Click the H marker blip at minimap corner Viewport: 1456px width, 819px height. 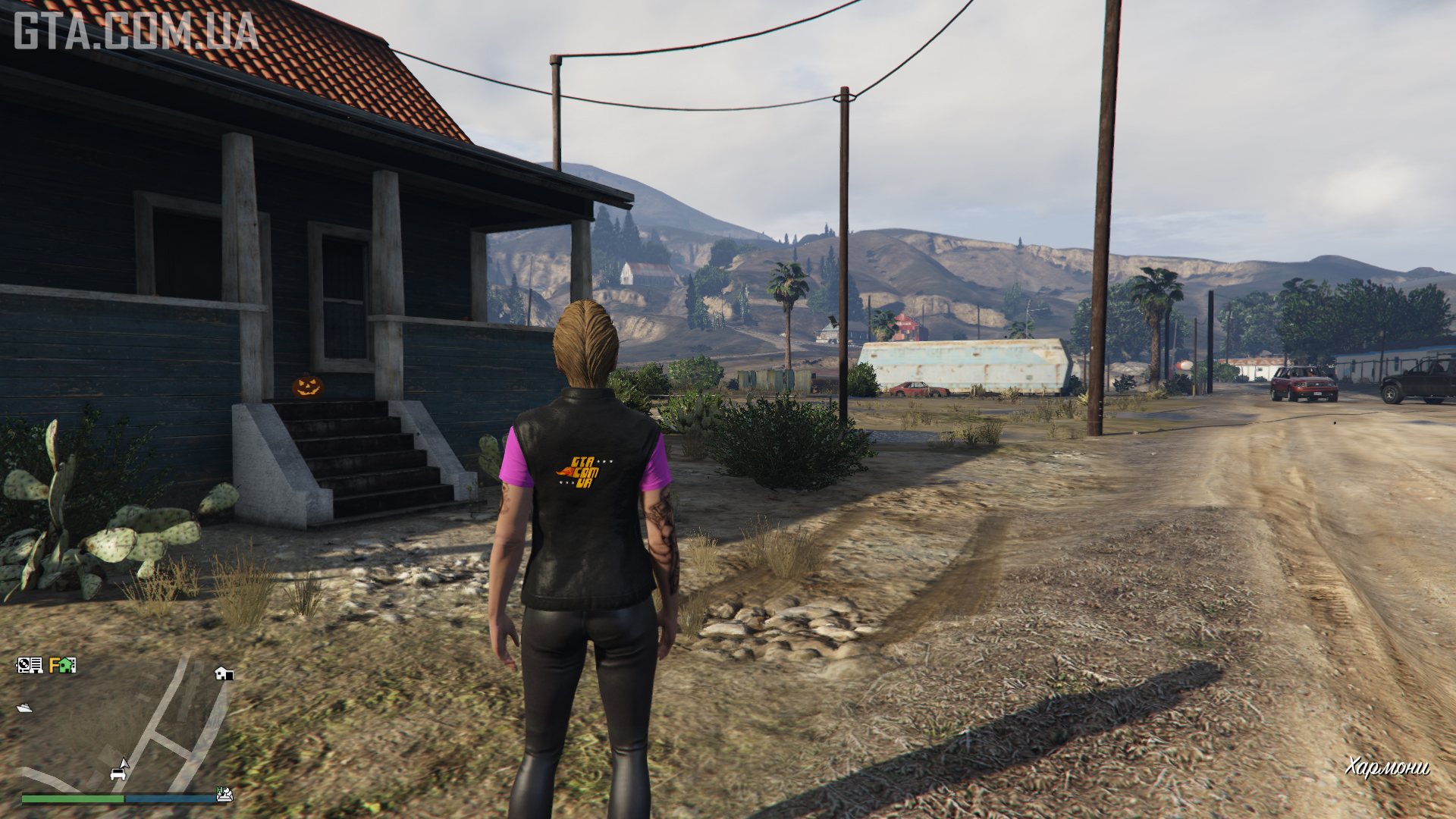pyautogui.click(x=224, y=794)
